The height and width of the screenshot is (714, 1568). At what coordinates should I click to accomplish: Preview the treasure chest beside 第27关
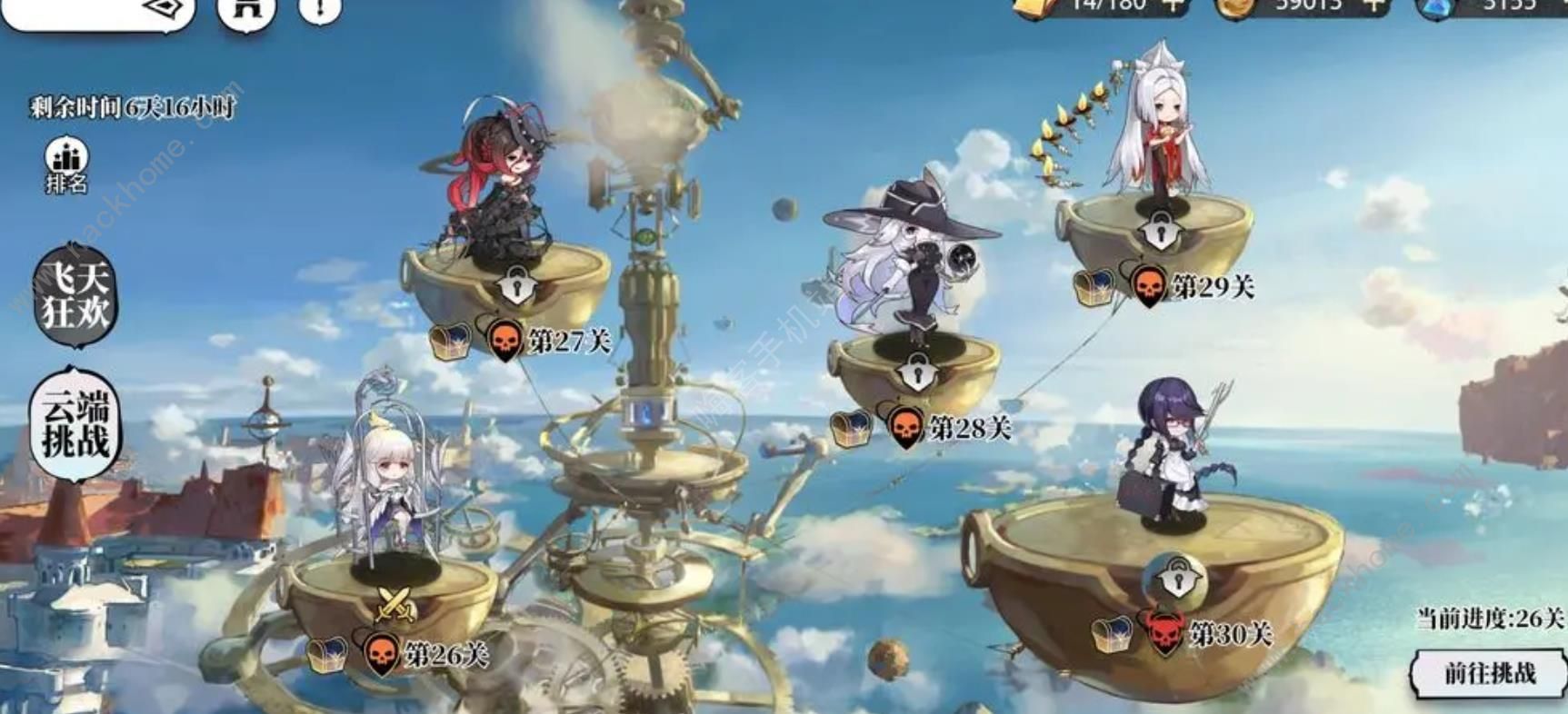(451, 342)
